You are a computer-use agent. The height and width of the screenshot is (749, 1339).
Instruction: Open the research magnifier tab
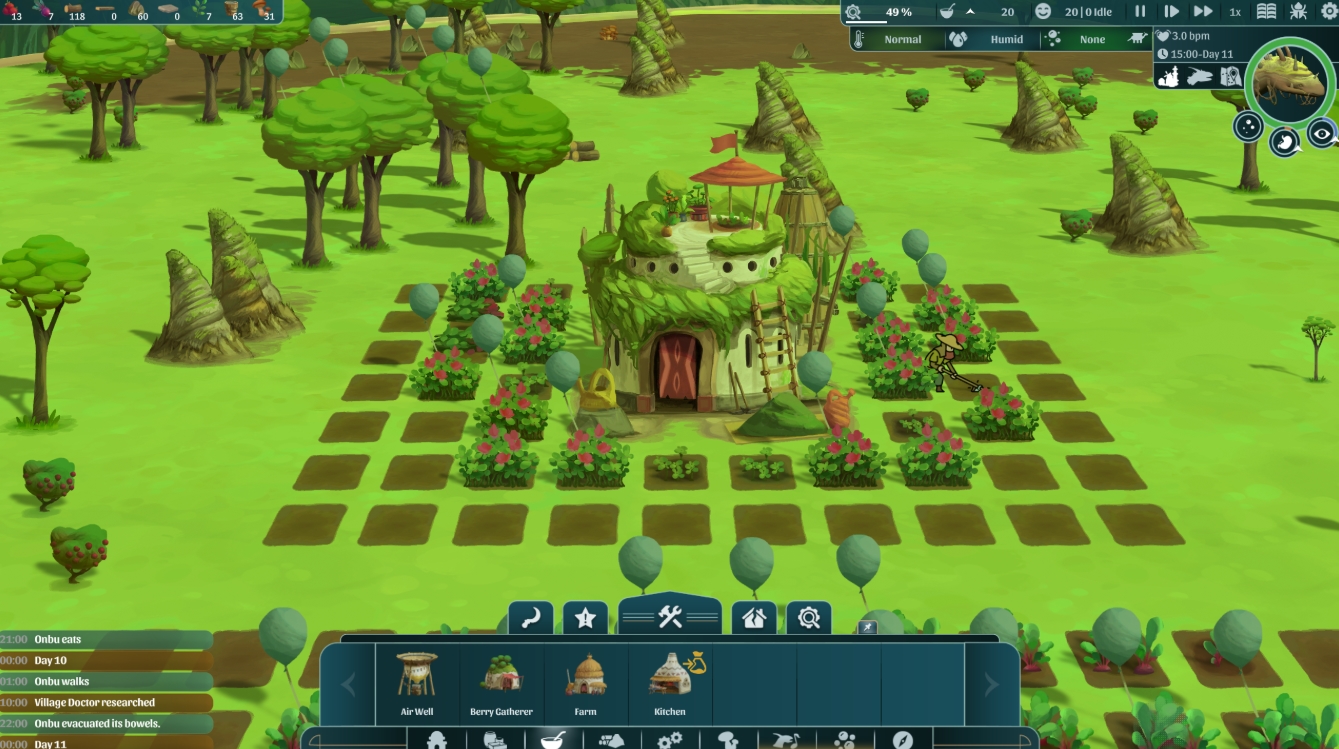coord(809,617)
